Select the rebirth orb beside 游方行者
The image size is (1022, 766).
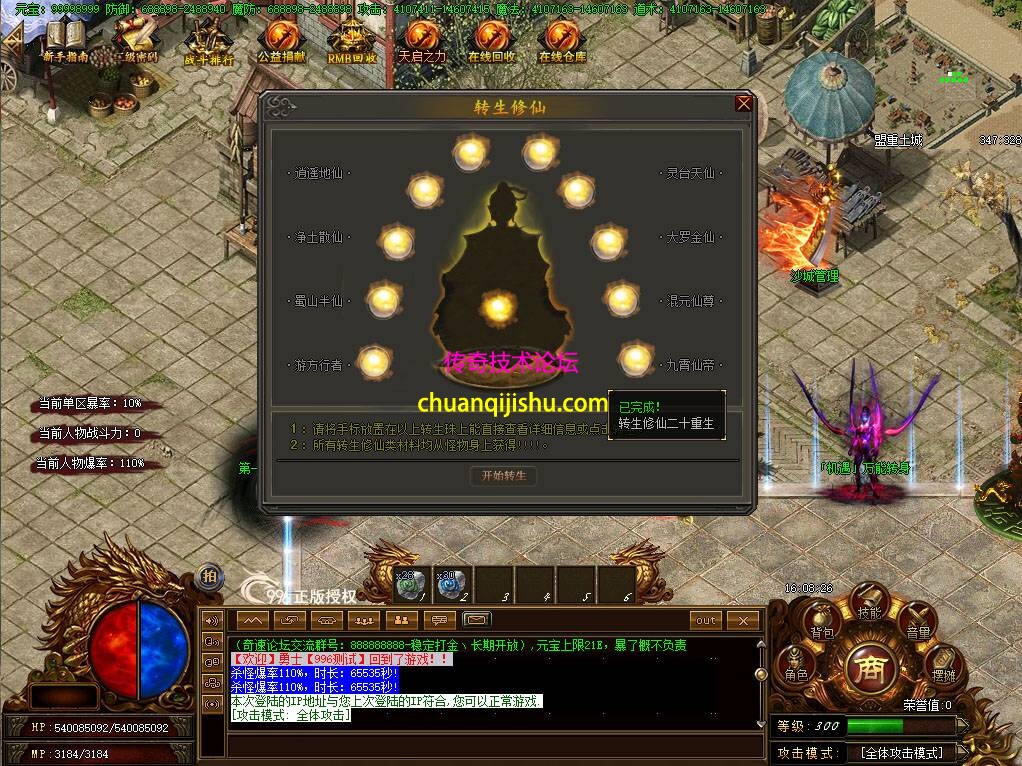click(x=374, y=361)
